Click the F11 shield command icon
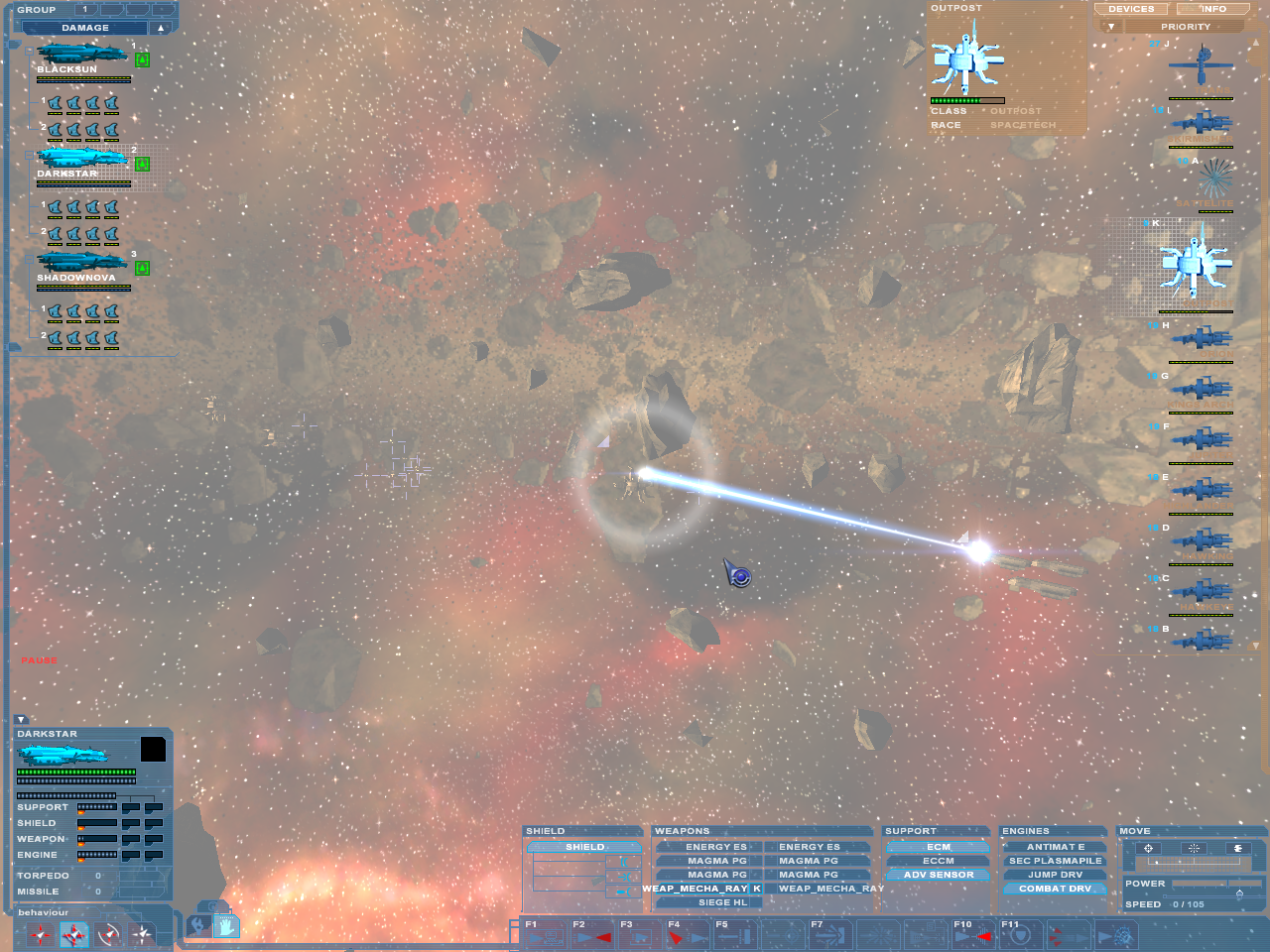Image resolution: width=1270 pixels, height=952 pixels. tap(1020, 934)
